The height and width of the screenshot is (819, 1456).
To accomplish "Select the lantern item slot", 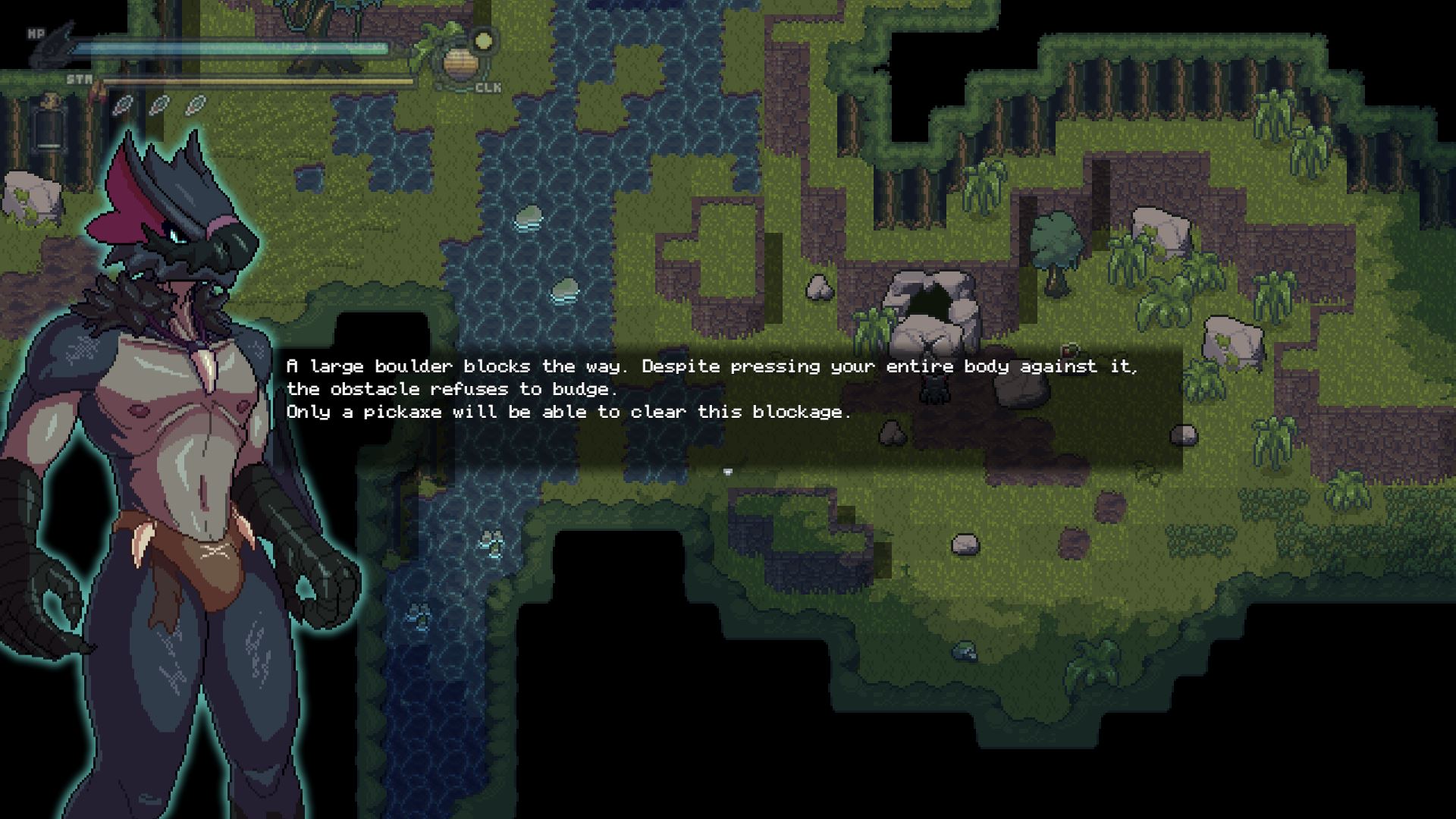I will click(x=49, y=125).
